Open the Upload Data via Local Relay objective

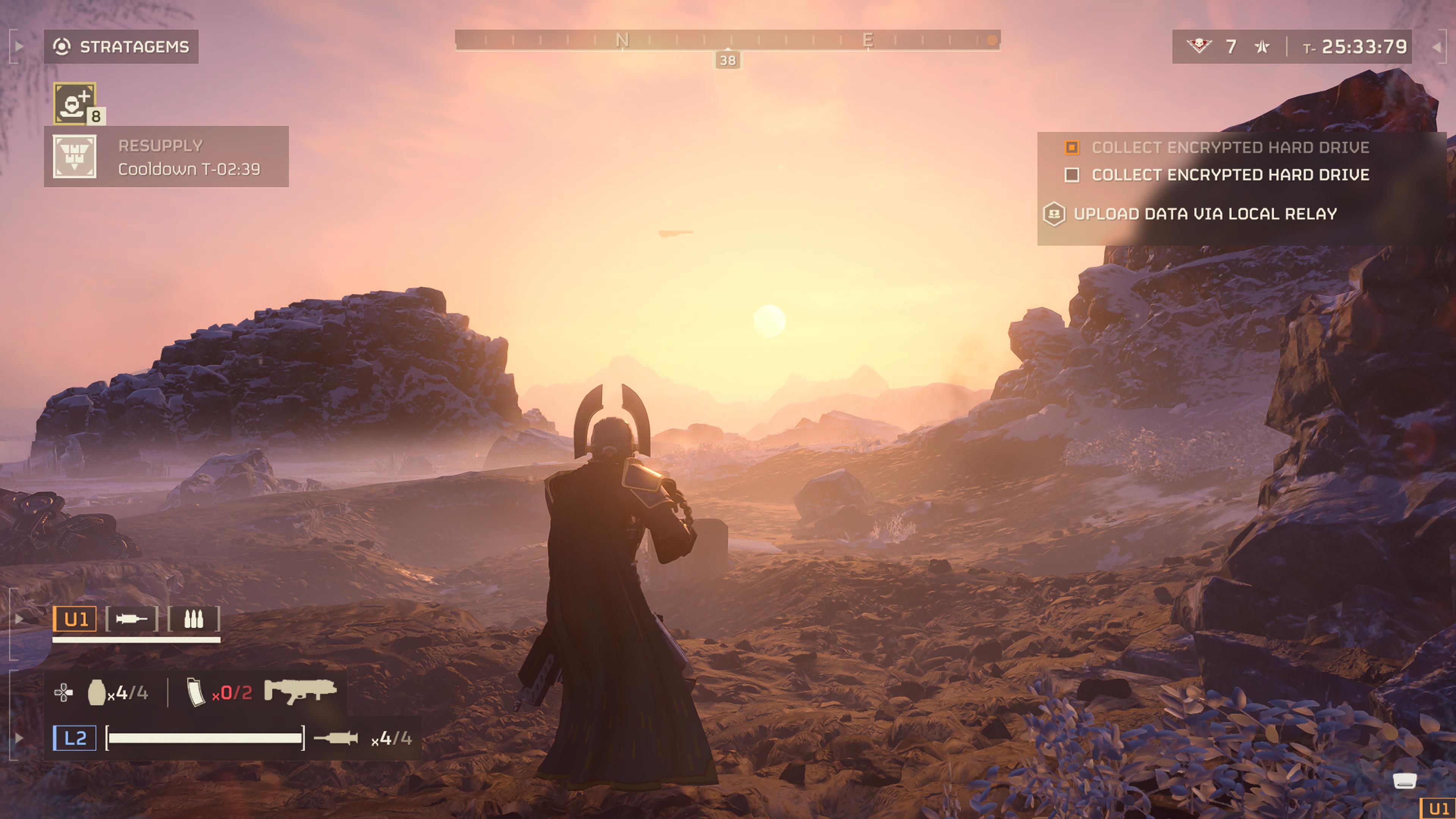click(1205, 214)
